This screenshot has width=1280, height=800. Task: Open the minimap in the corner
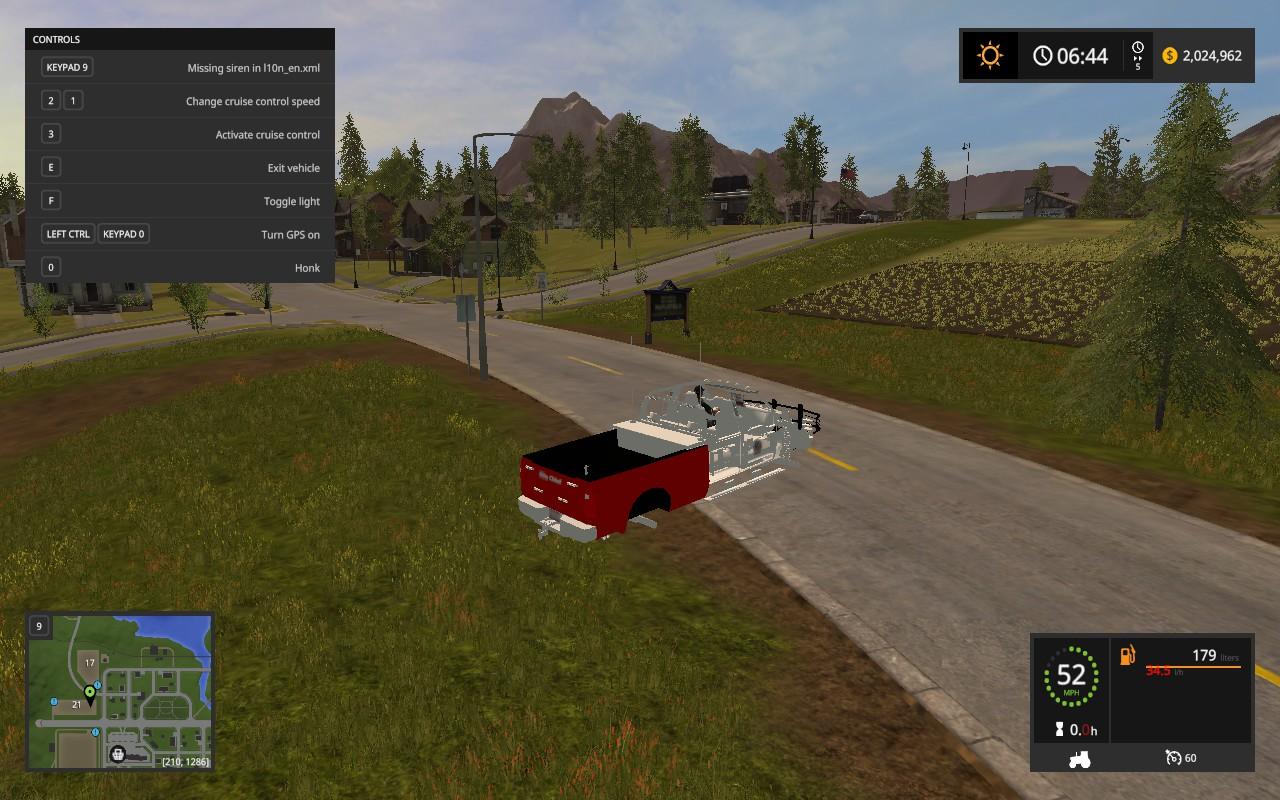click(120, 692)
